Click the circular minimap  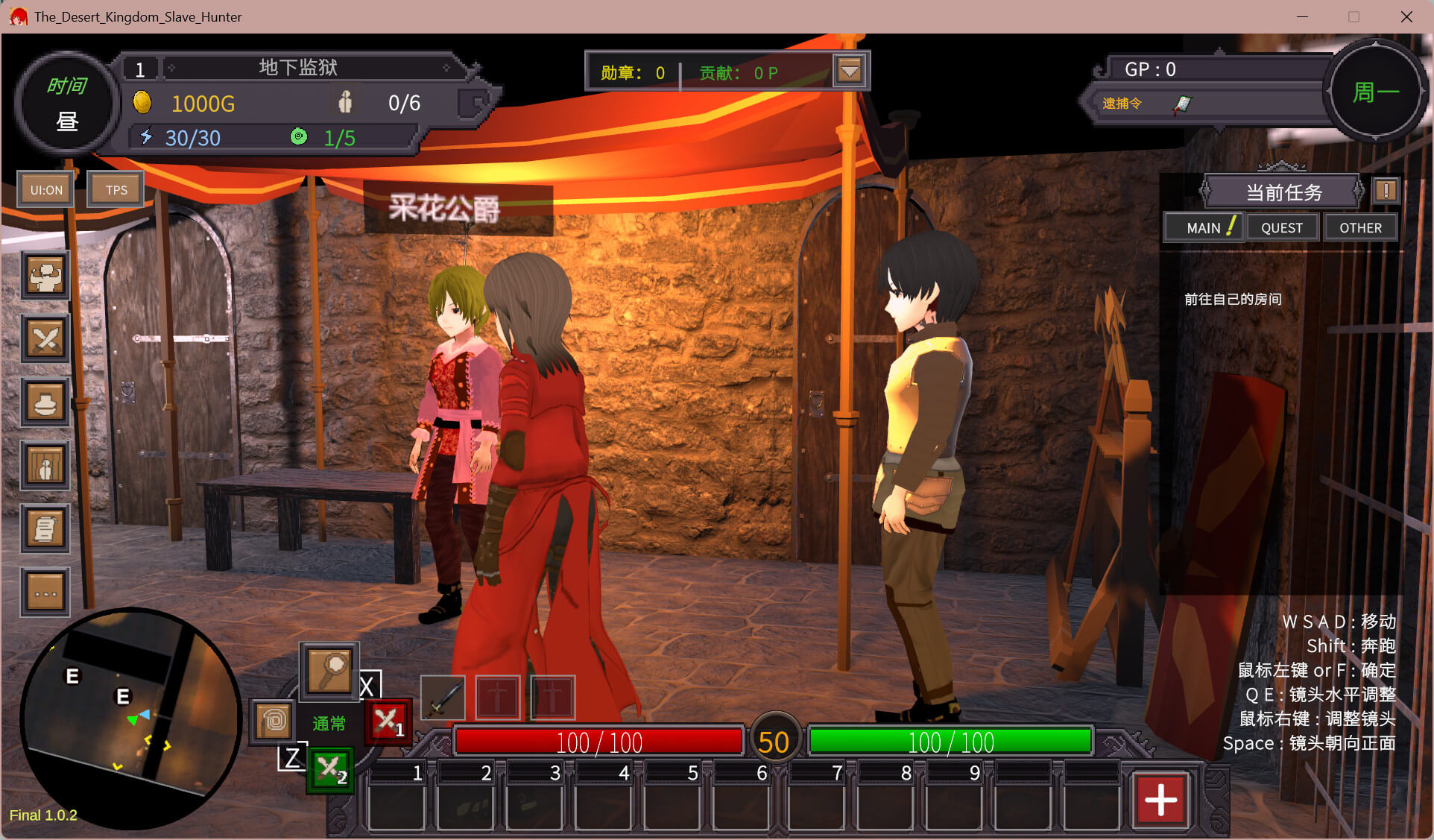tap(130, 719)
